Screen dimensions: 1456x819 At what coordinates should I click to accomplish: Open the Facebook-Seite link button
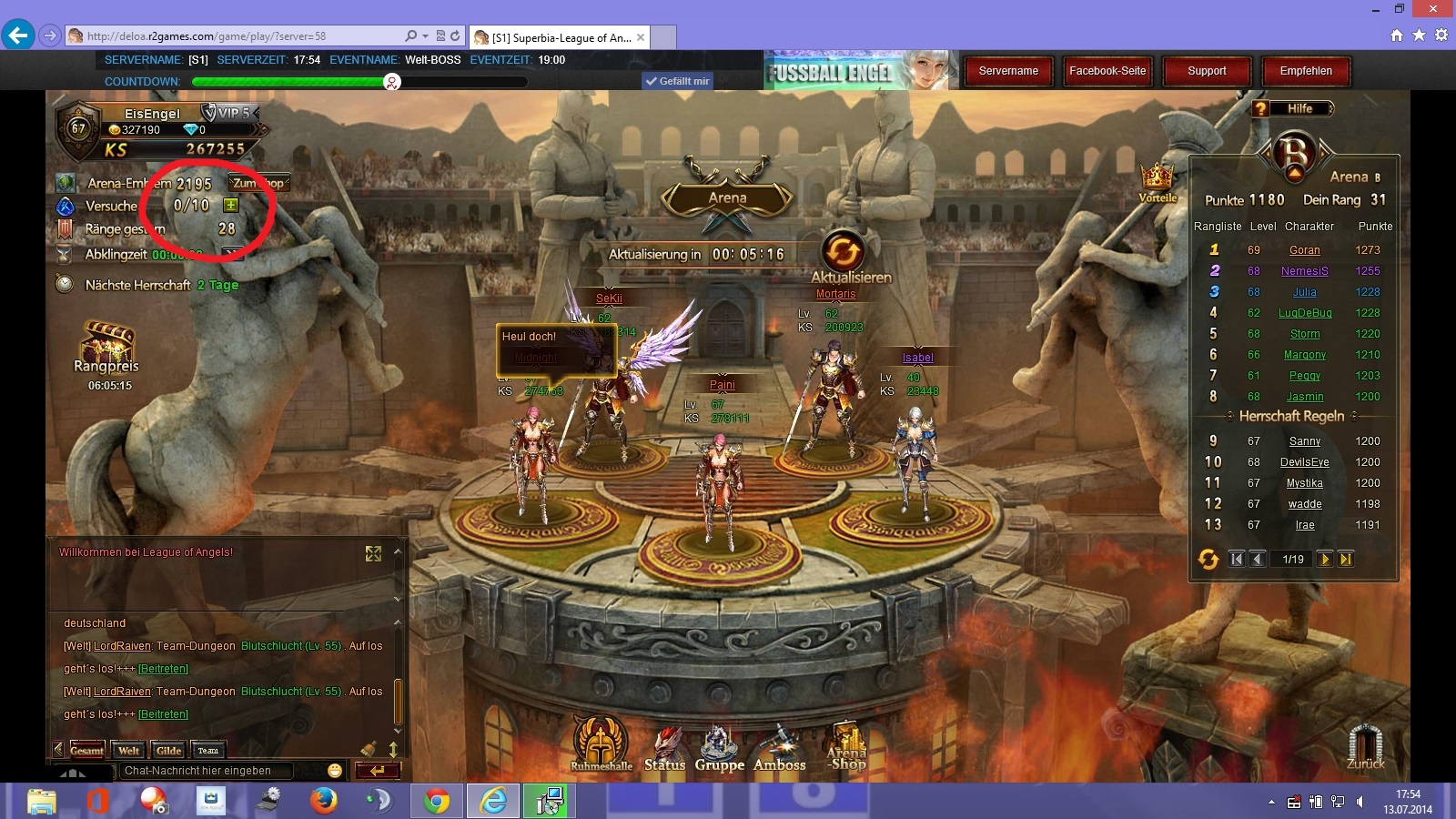(1107, 71)
